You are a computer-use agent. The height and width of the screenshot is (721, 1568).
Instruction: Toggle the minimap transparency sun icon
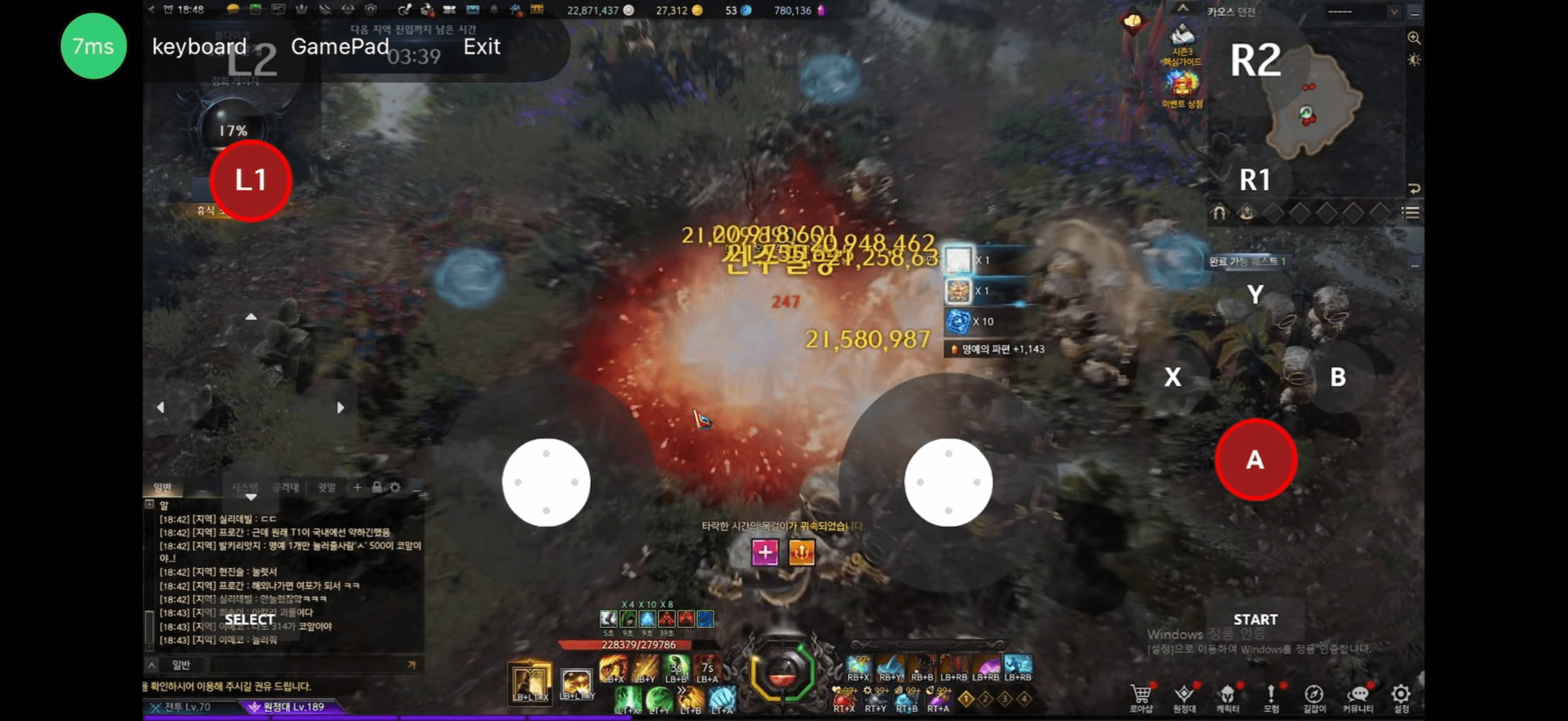coord(1414,60)
